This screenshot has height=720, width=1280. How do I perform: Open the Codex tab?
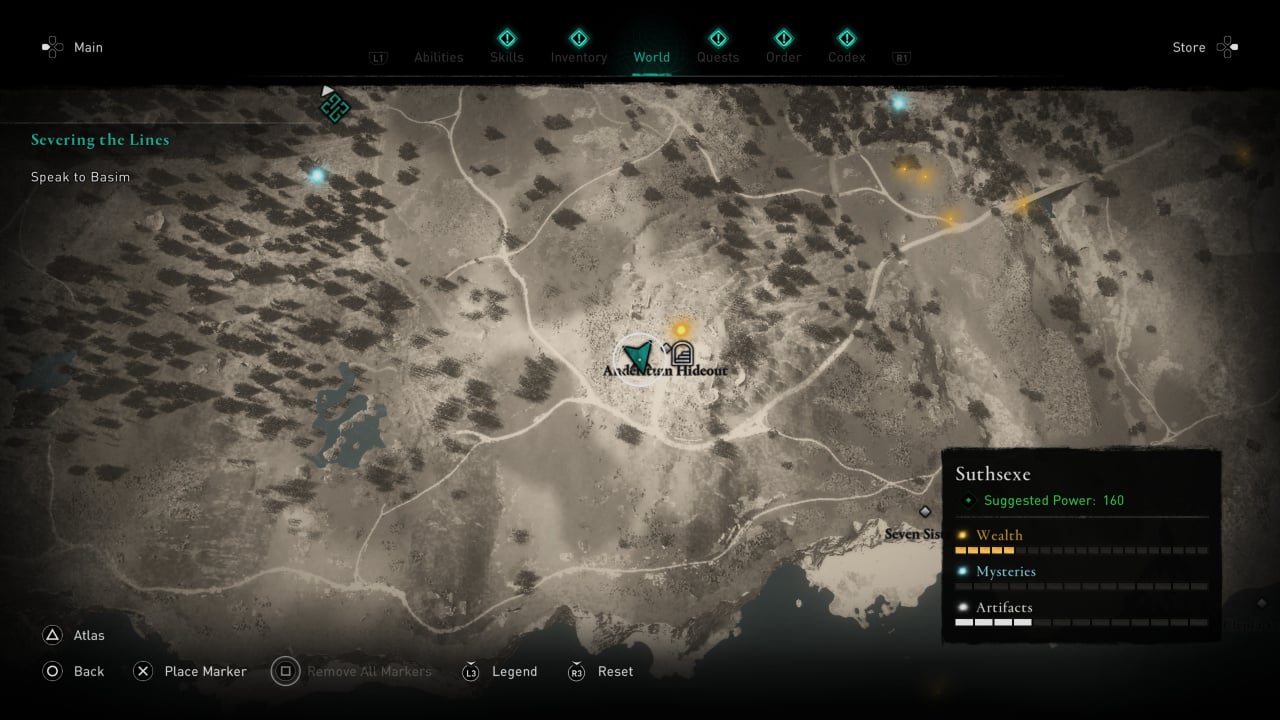(847, 57)
